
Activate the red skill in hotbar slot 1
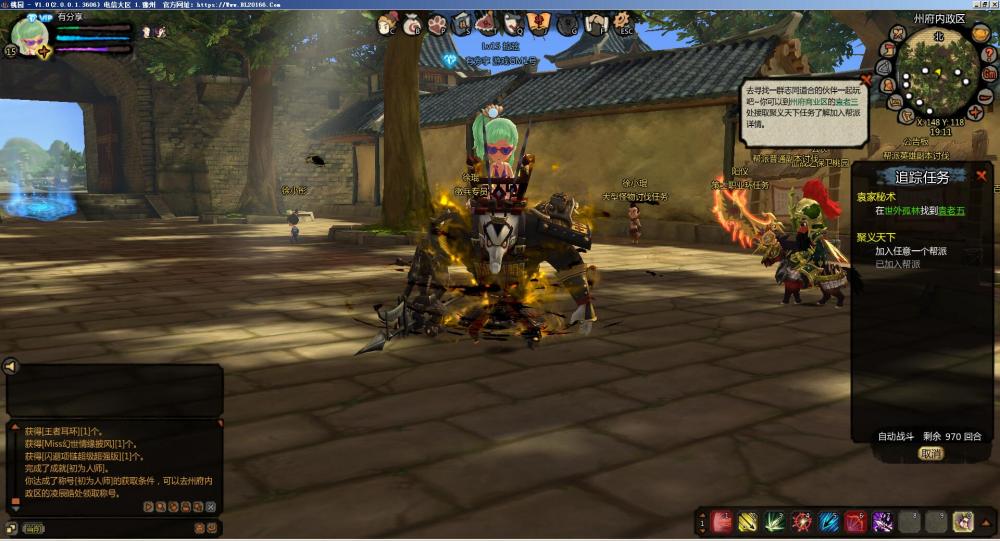click(x=723, y=521)
